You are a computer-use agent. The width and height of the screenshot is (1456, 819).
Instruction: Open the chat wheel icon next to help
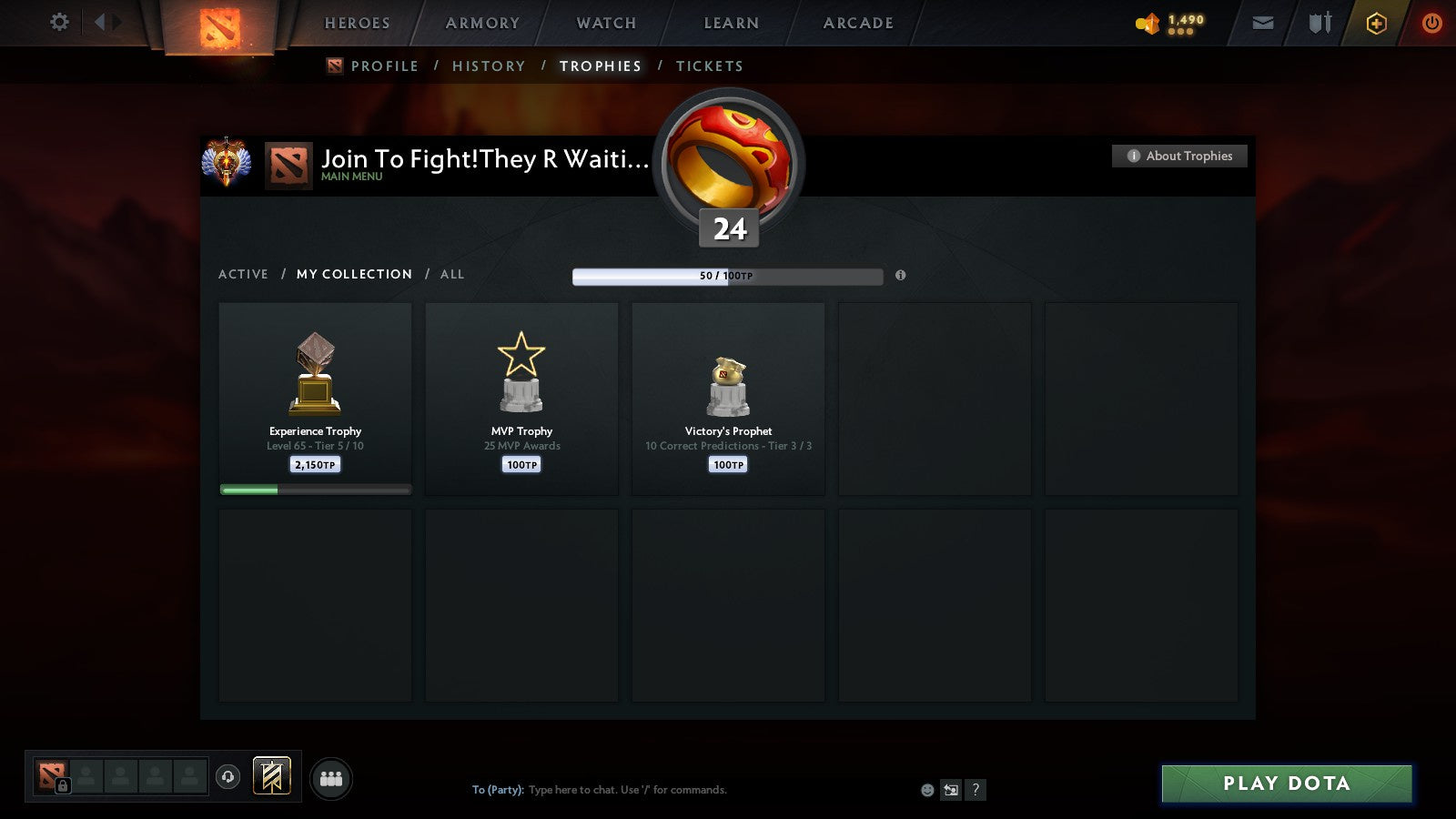point(950,790)
